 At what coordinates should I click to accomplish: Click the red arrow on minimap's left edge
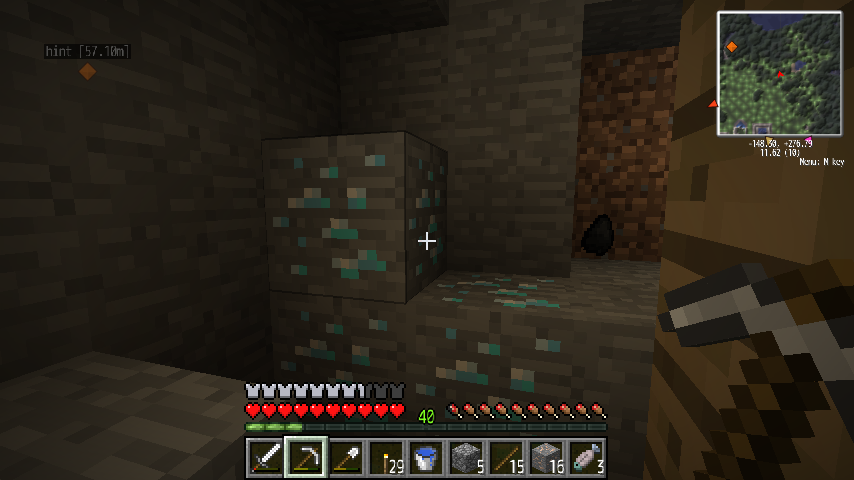713,104
